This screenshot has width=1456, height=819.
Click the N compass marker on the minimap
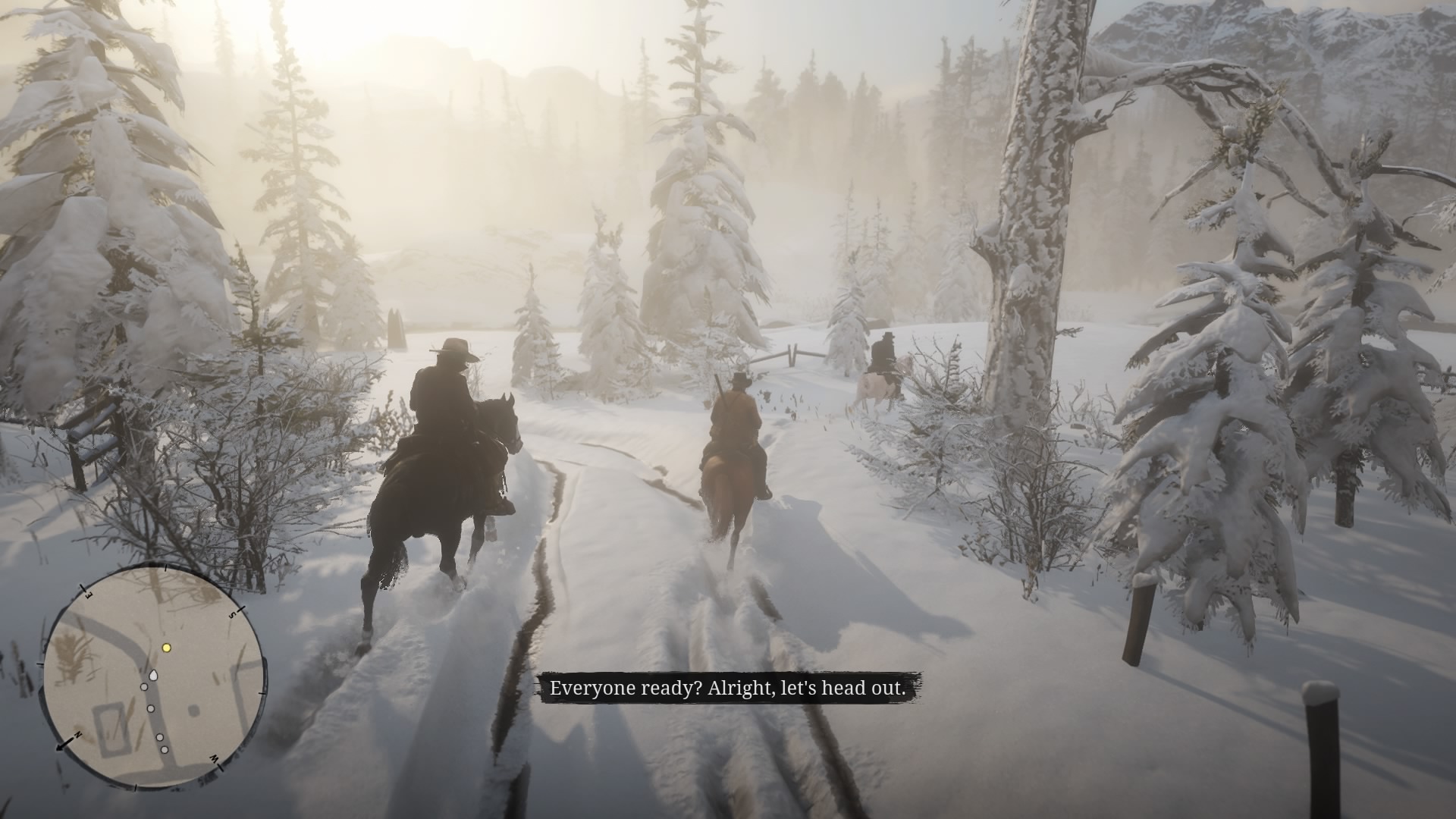pos(77,734)
